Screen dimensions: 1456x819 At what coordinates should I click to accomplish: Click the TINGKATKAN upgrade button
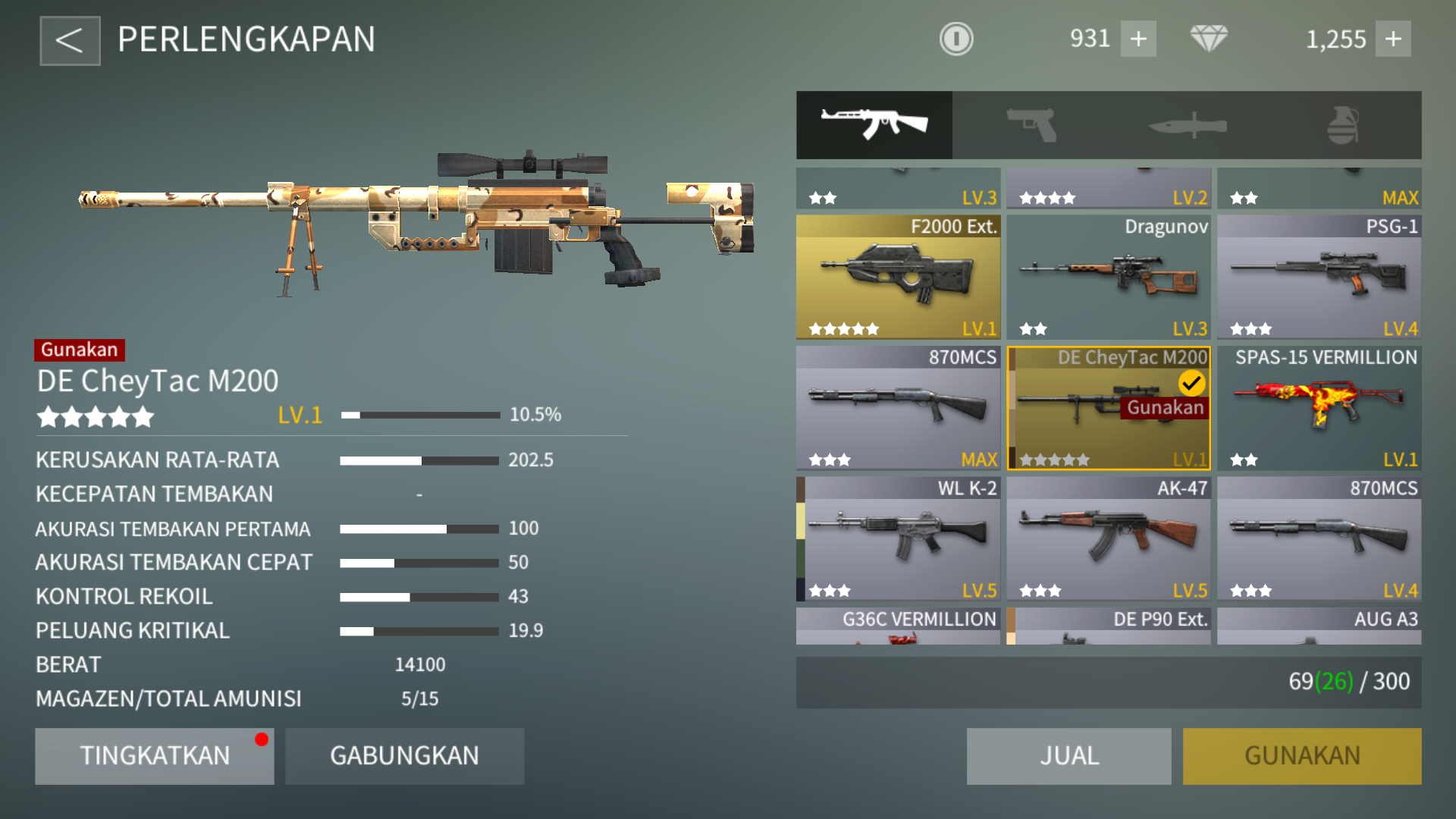click(x=154, y=755)
